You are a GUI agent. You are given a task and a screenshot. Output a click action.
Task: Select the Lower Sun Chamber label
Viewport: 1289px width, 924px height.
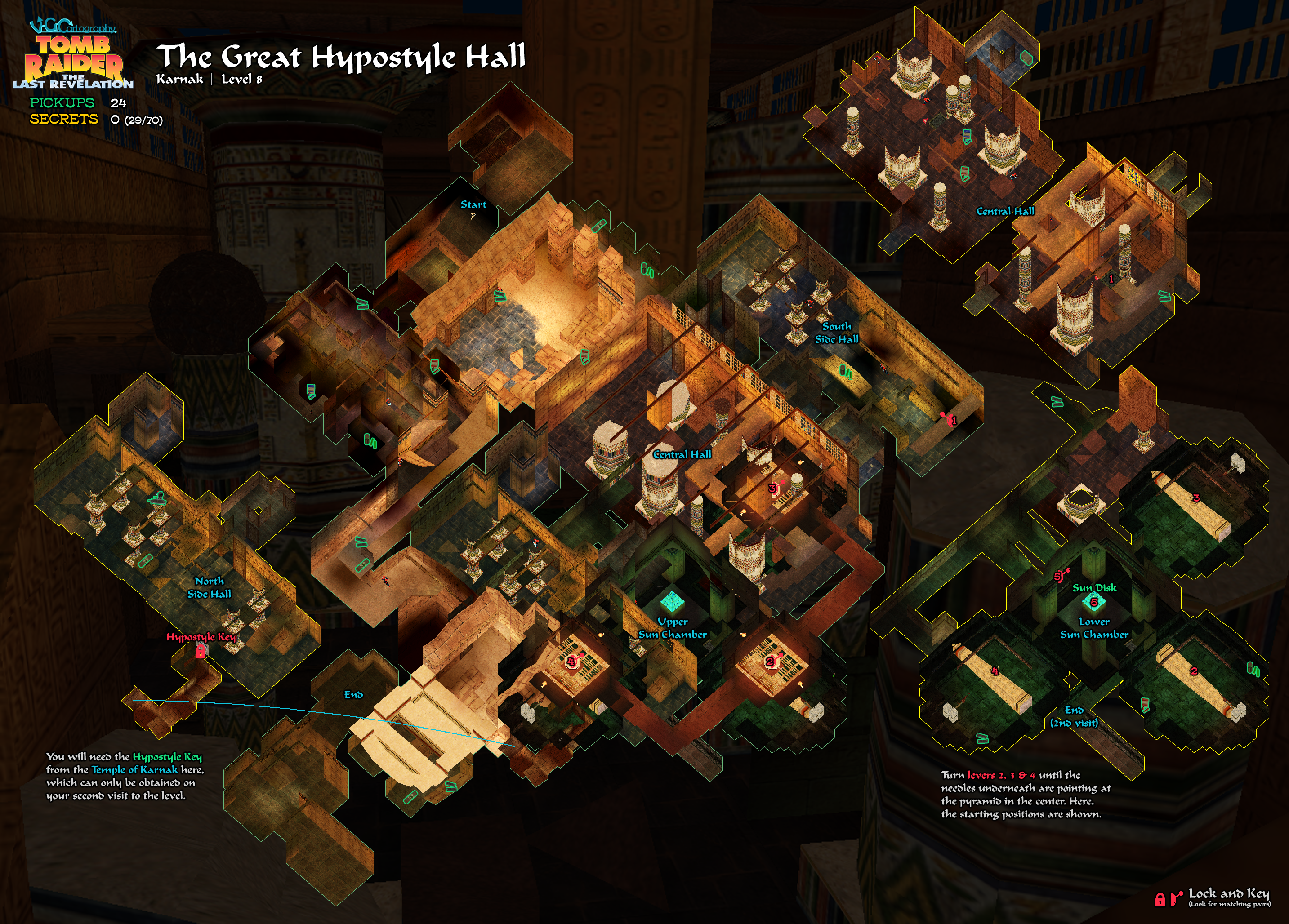click(x=1093, y=628)
